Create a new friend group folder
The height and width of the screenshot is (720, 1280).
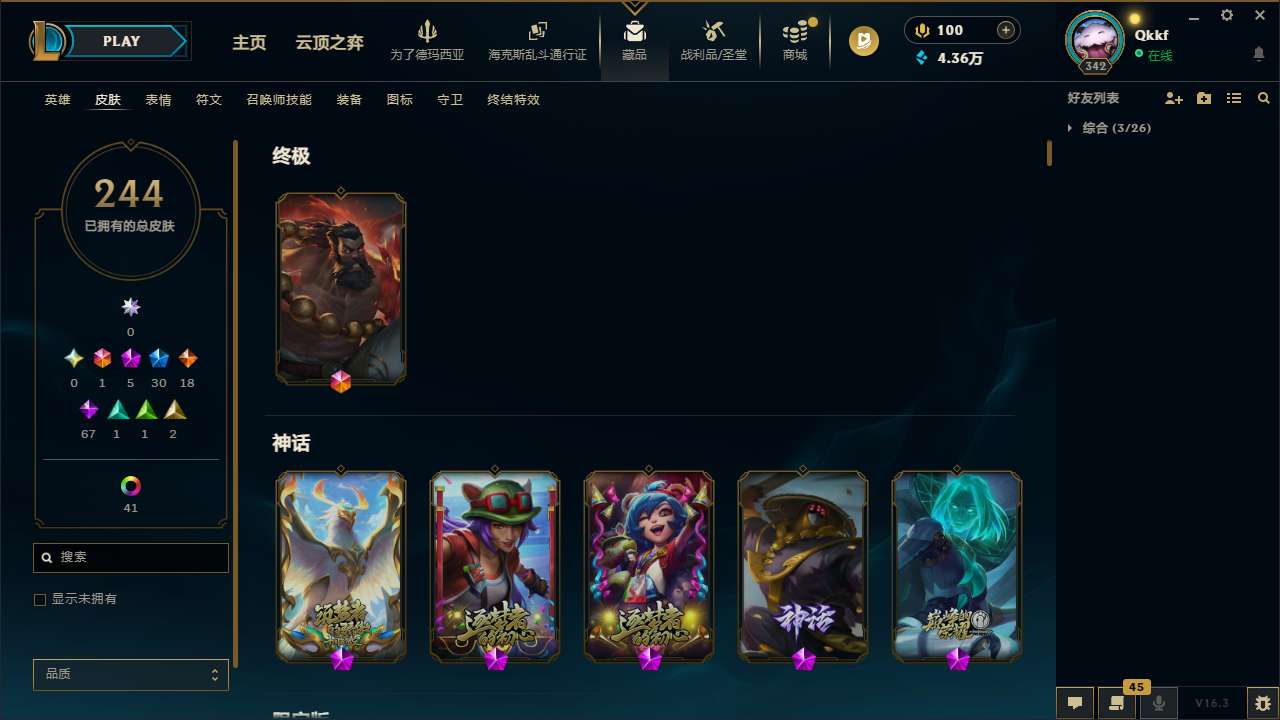[1204, 98]
